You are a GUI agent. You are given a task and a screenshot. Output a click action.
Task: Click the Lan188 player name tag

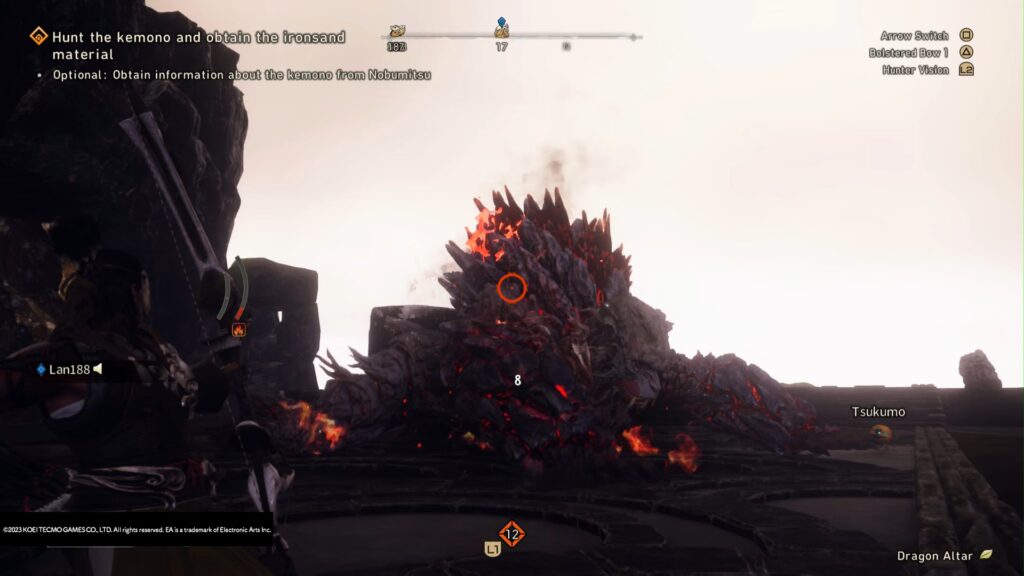(69, 369)
